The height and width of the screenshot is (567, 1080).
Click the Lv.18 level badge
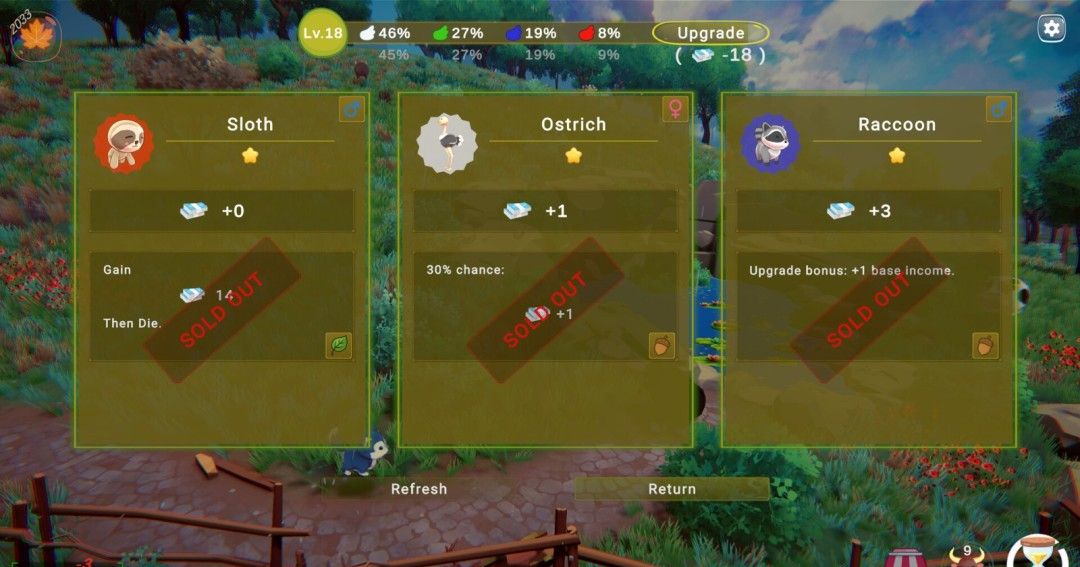point(322,33)
